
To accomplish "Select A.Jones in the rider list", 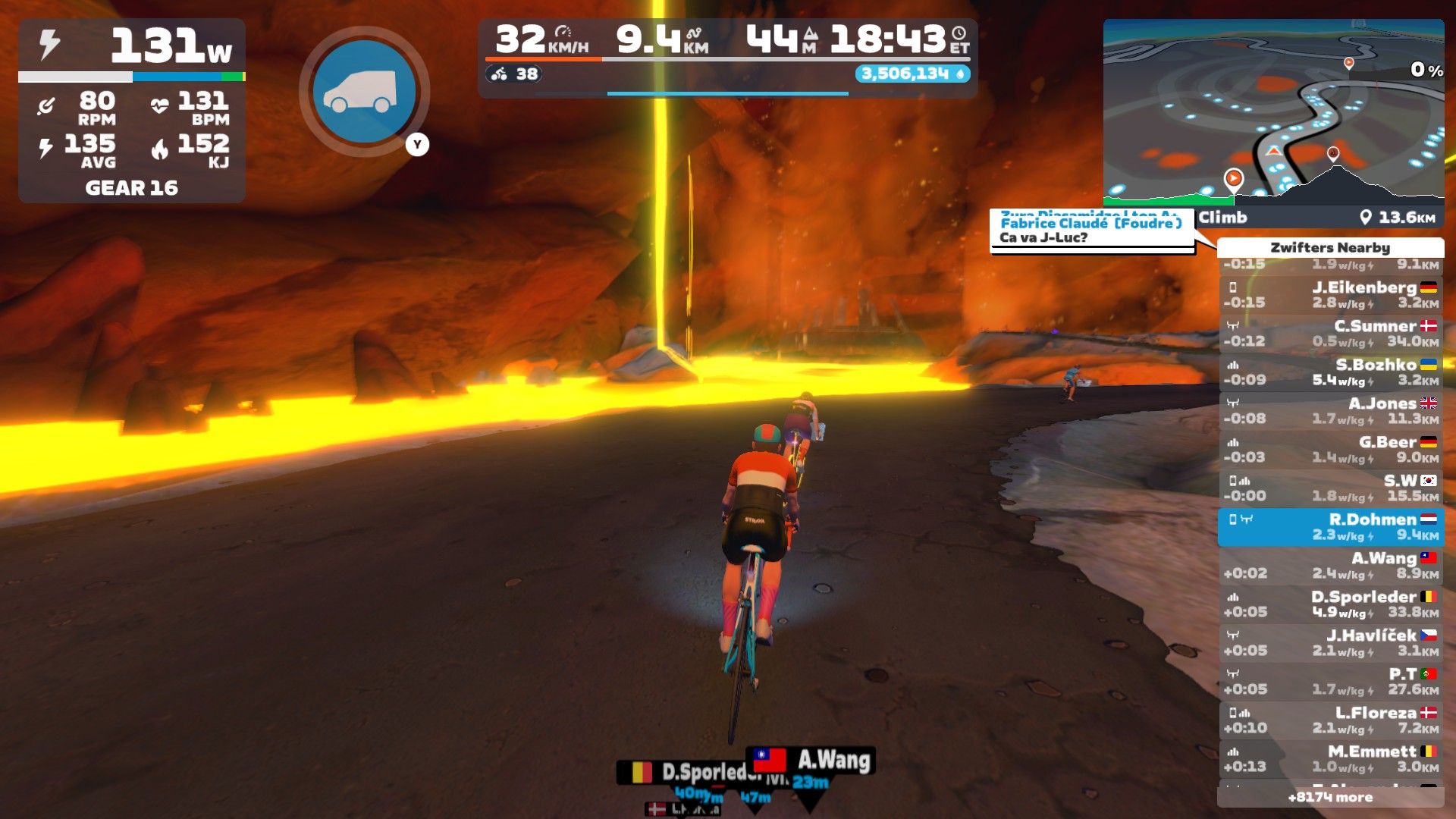I will click(1330, 411).
